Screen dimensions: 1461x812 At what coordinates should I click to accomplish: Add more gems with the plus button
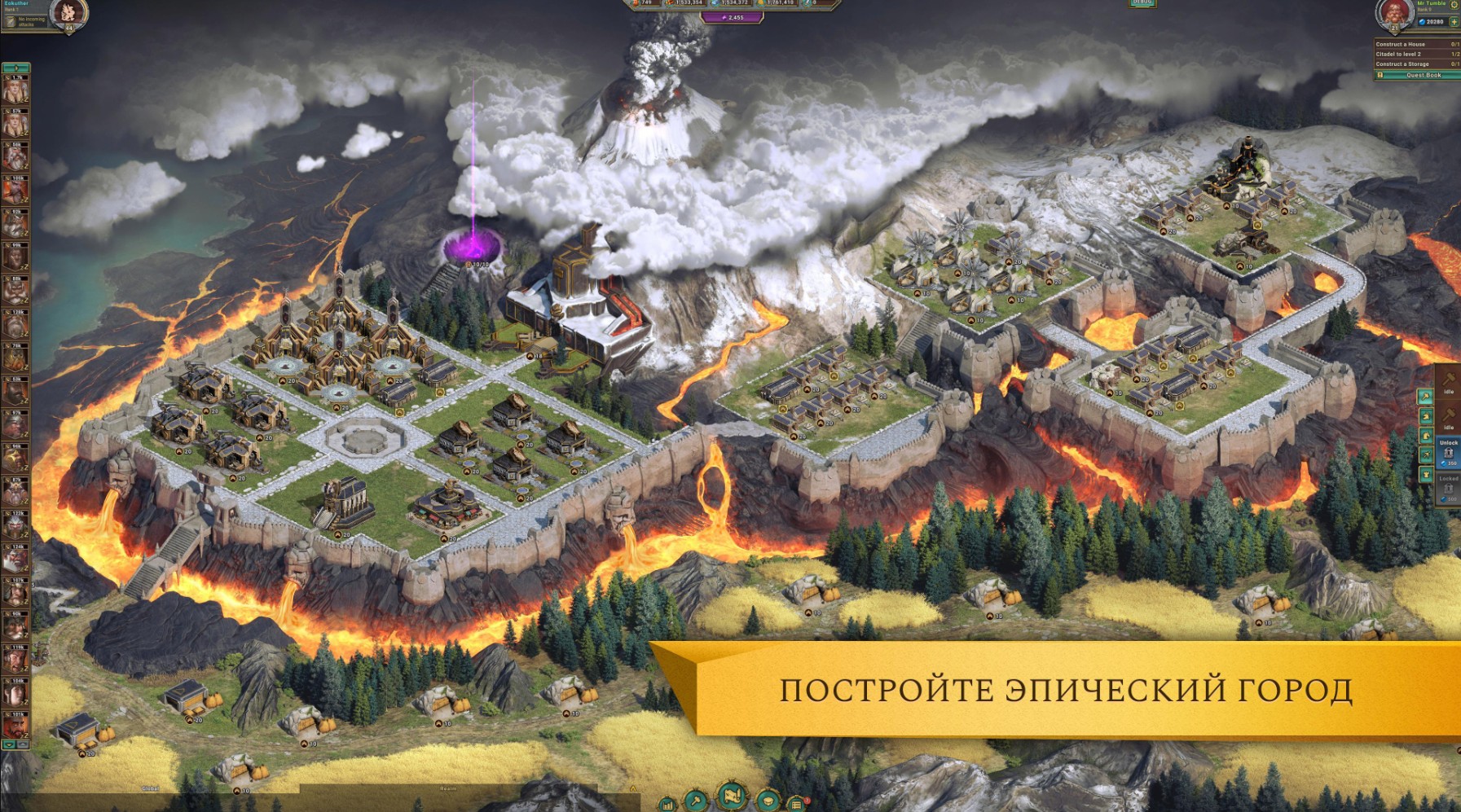tap(1454, 22)
